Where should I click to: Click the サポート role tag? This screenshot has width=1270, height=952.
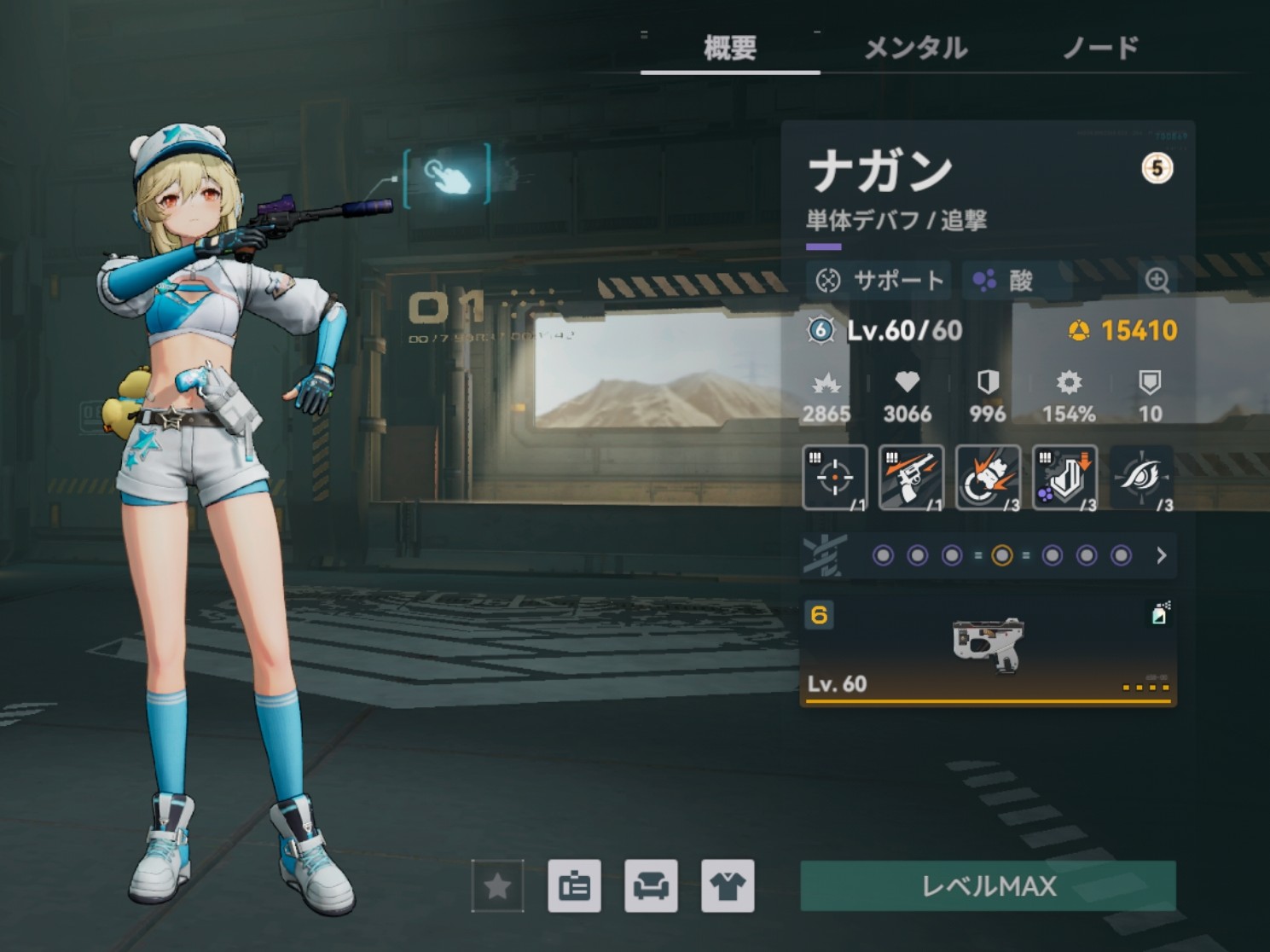(879, 280)
